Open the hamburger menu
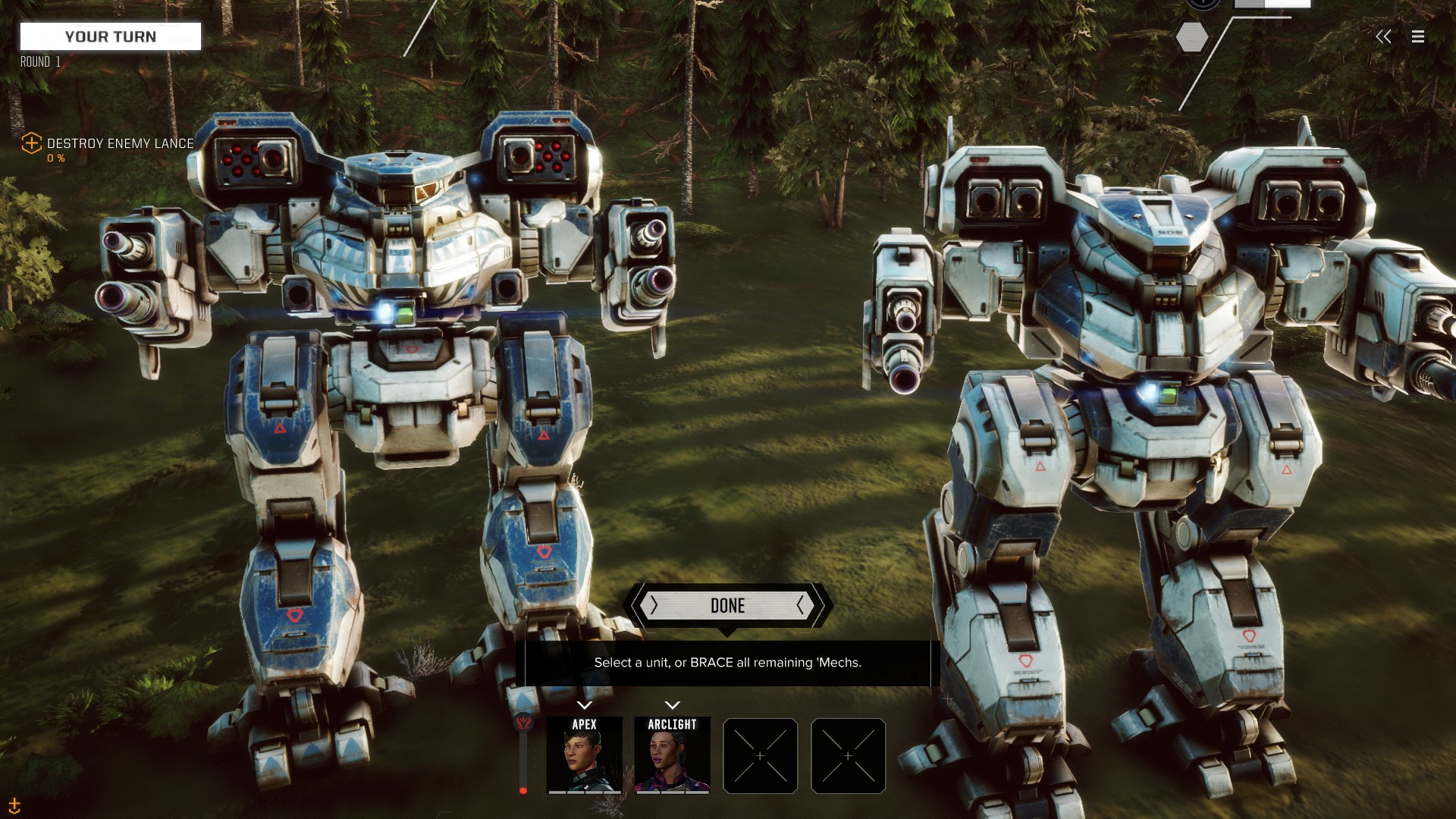 tap(1418, 36)
